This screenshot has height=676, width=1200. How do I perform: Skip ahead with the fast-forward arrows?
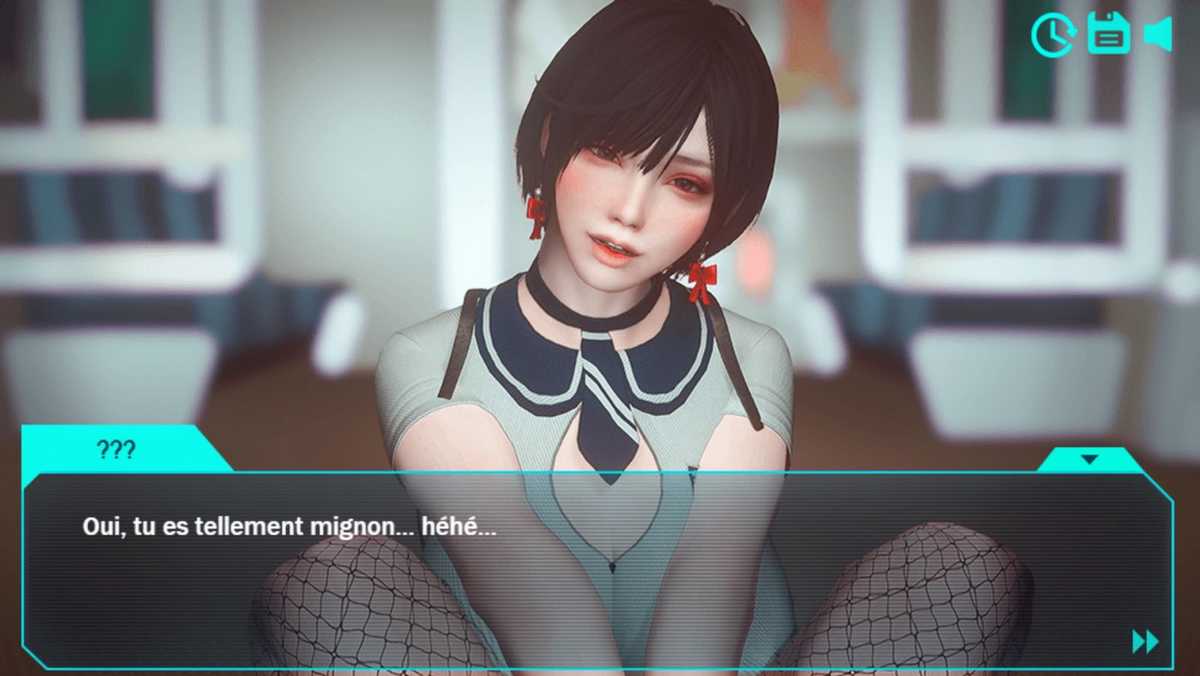[1145, 641]
